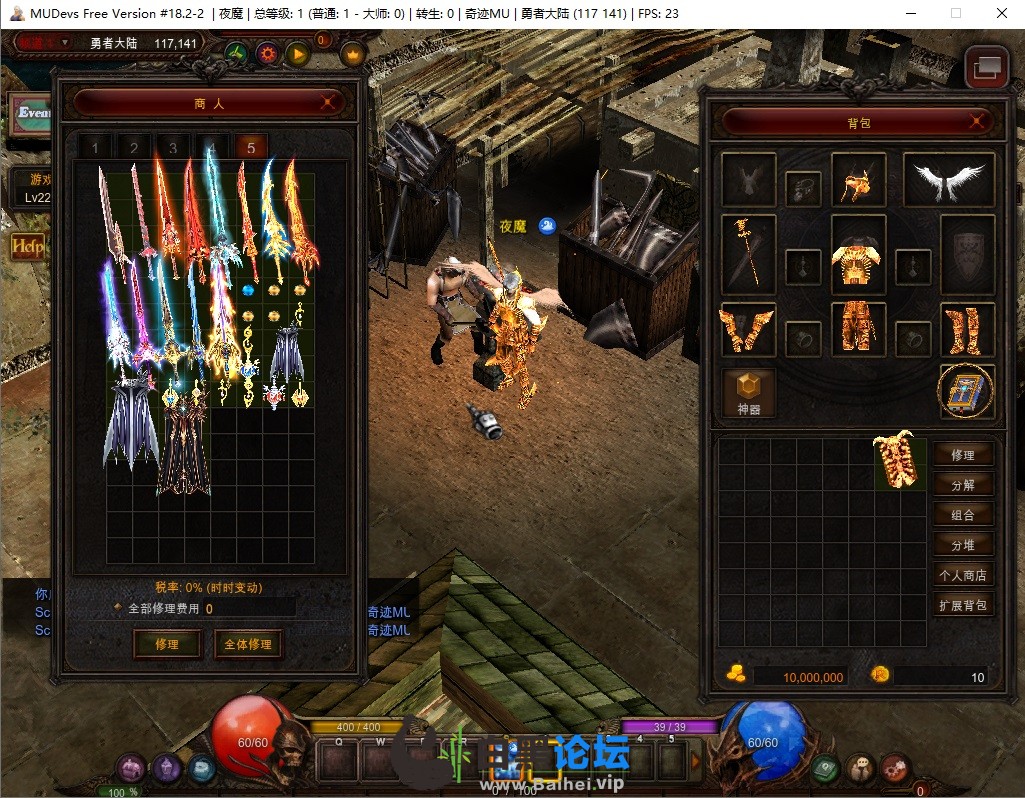Viewport: 1025px width, 798px height.
Task: Click 分解 button in the inventory
Action: [963, 485]
